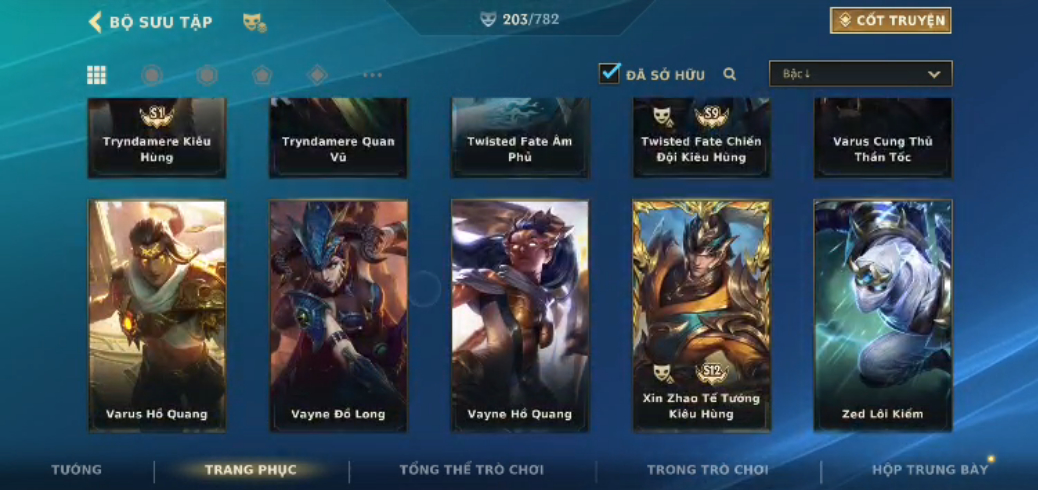Pick Twisted Fate Âm Phủ skin card
This screenshot has width=1038, height=490.
[x=520, y=138]
